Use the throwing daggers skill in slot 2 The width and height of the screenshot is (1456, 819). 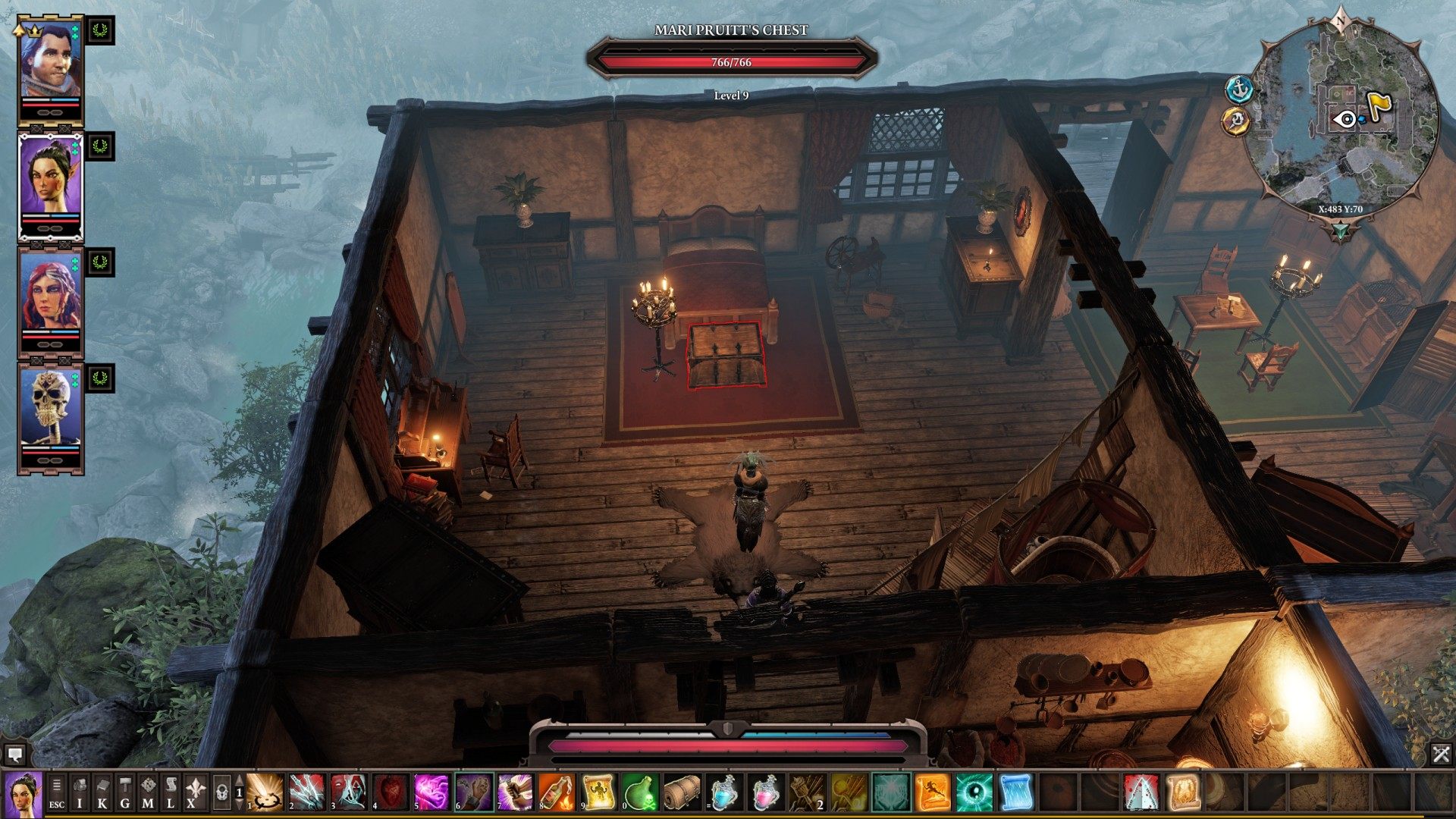coord(307,792)
